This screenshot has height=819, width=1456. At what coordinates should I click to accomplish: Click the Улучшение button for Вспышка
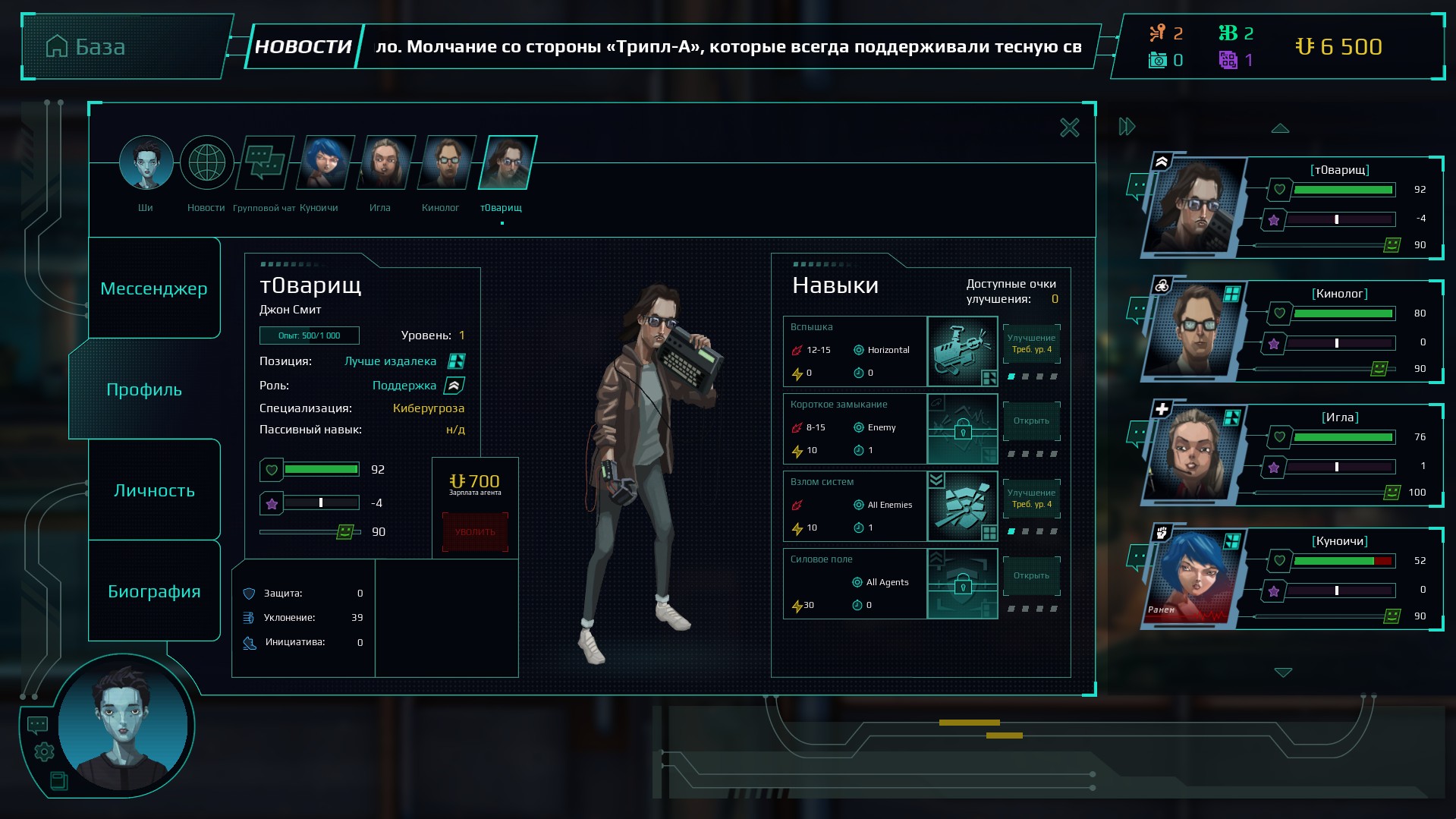click(x=1031, y=342)
